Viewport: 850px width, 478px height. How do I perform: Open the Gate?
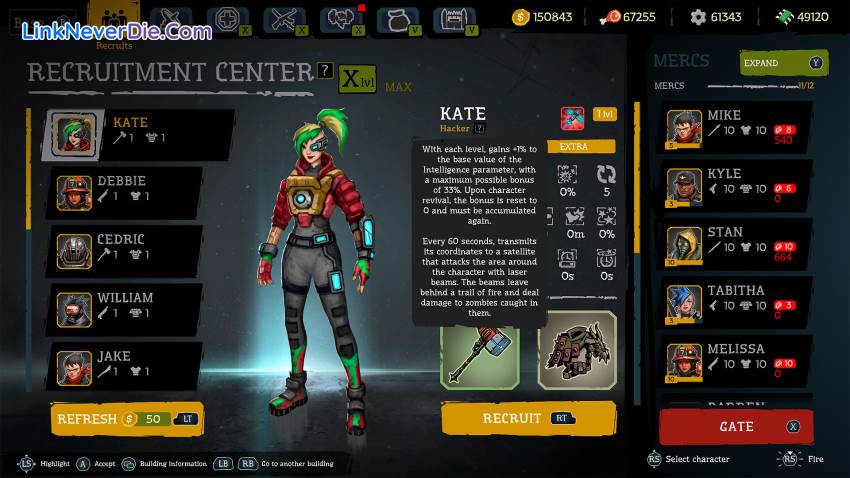coord(736,427)
